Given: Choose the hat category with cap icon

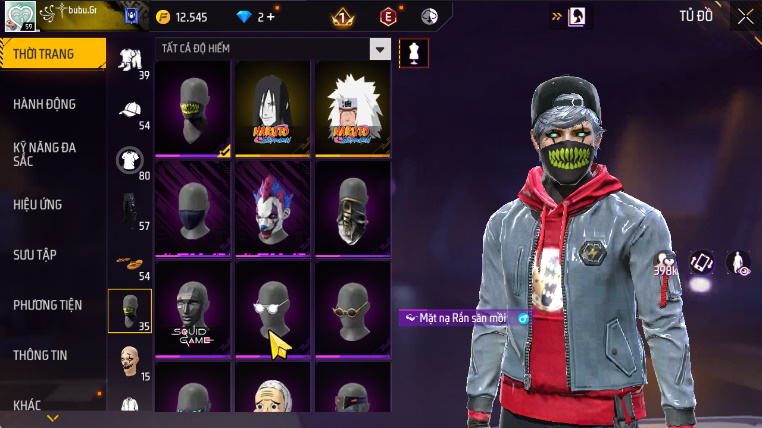Looking at the screenshot, I should pos(130,110).
